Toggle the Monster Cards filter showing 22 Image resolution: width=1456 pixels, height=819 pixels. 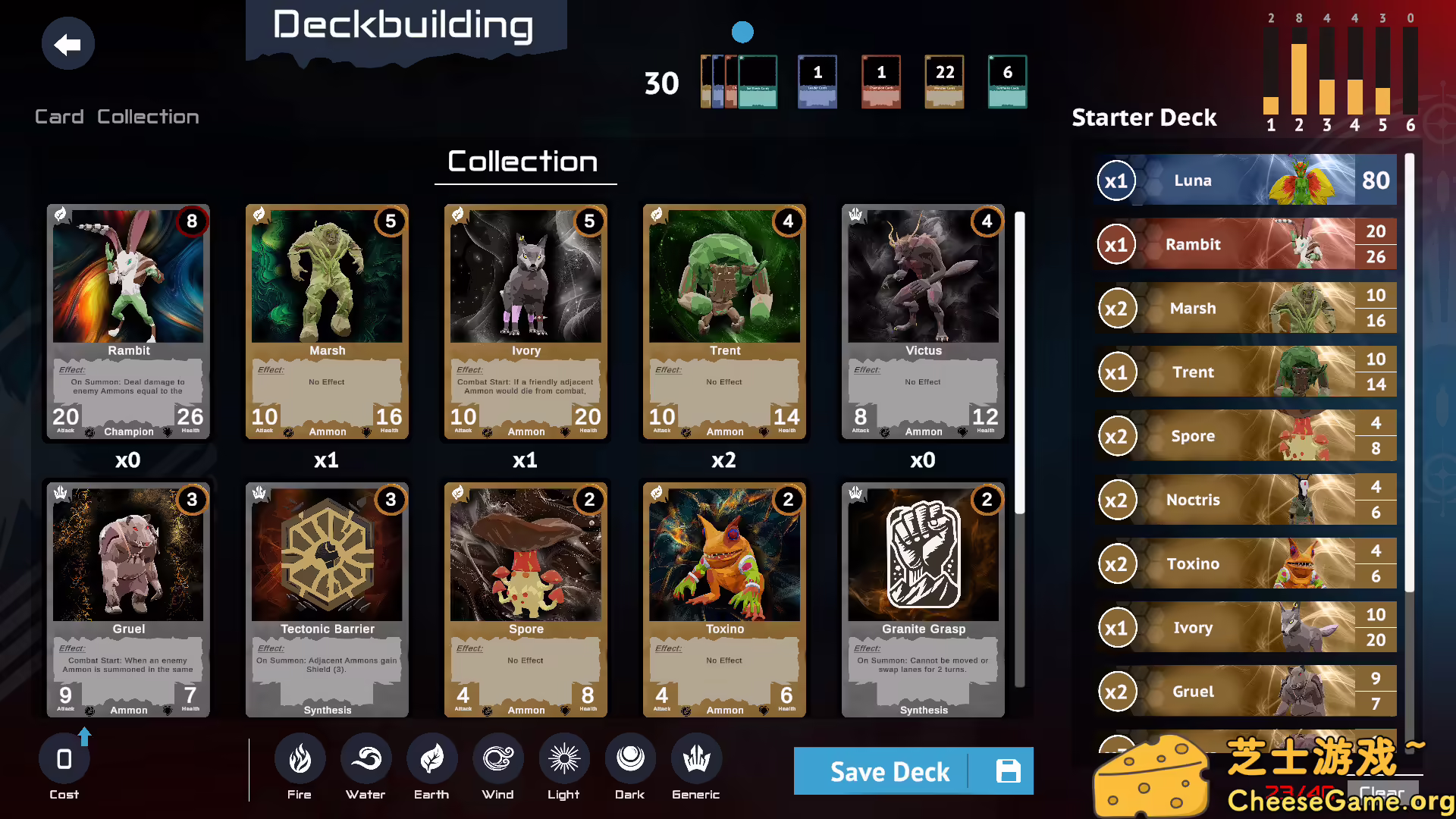click(944, 81)
